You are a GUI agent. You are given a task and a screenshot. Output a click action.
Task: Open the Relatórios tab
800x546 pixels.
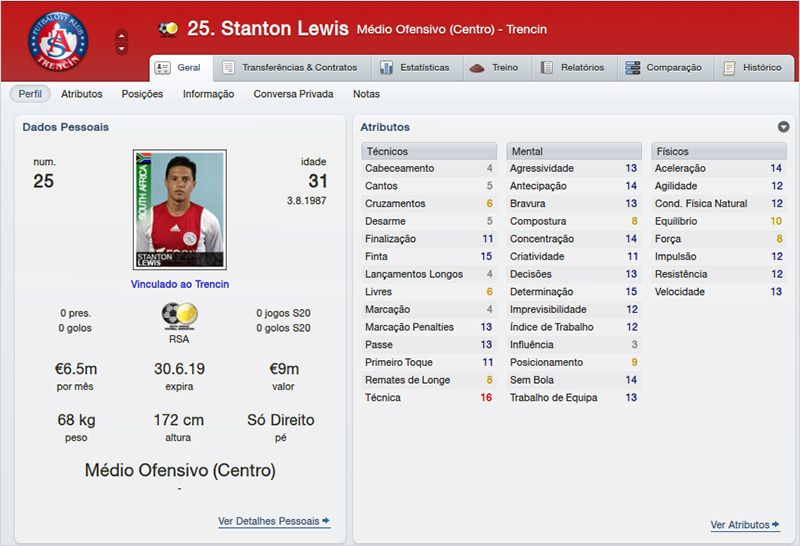coord(573,68)
